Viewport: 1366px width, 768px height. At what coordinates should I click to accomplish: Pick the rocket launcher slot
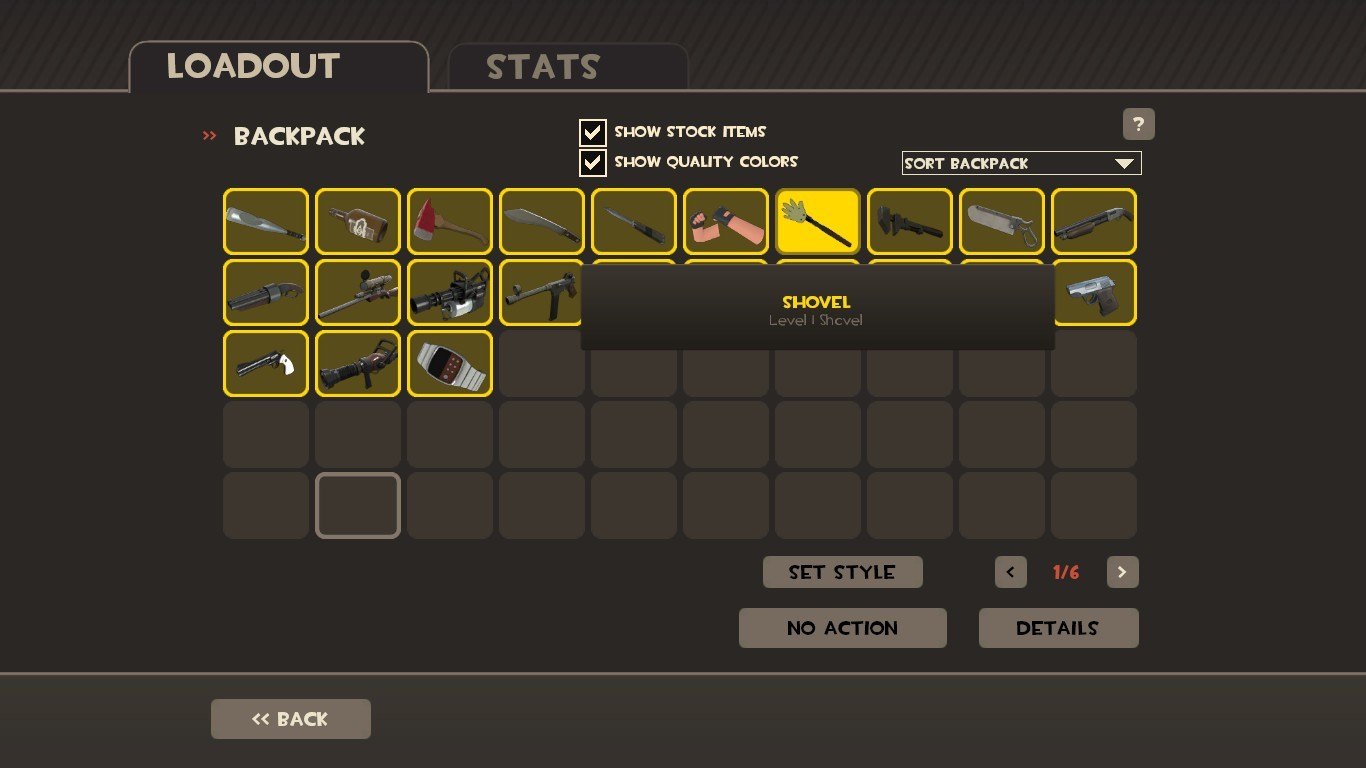pos(358,364)
